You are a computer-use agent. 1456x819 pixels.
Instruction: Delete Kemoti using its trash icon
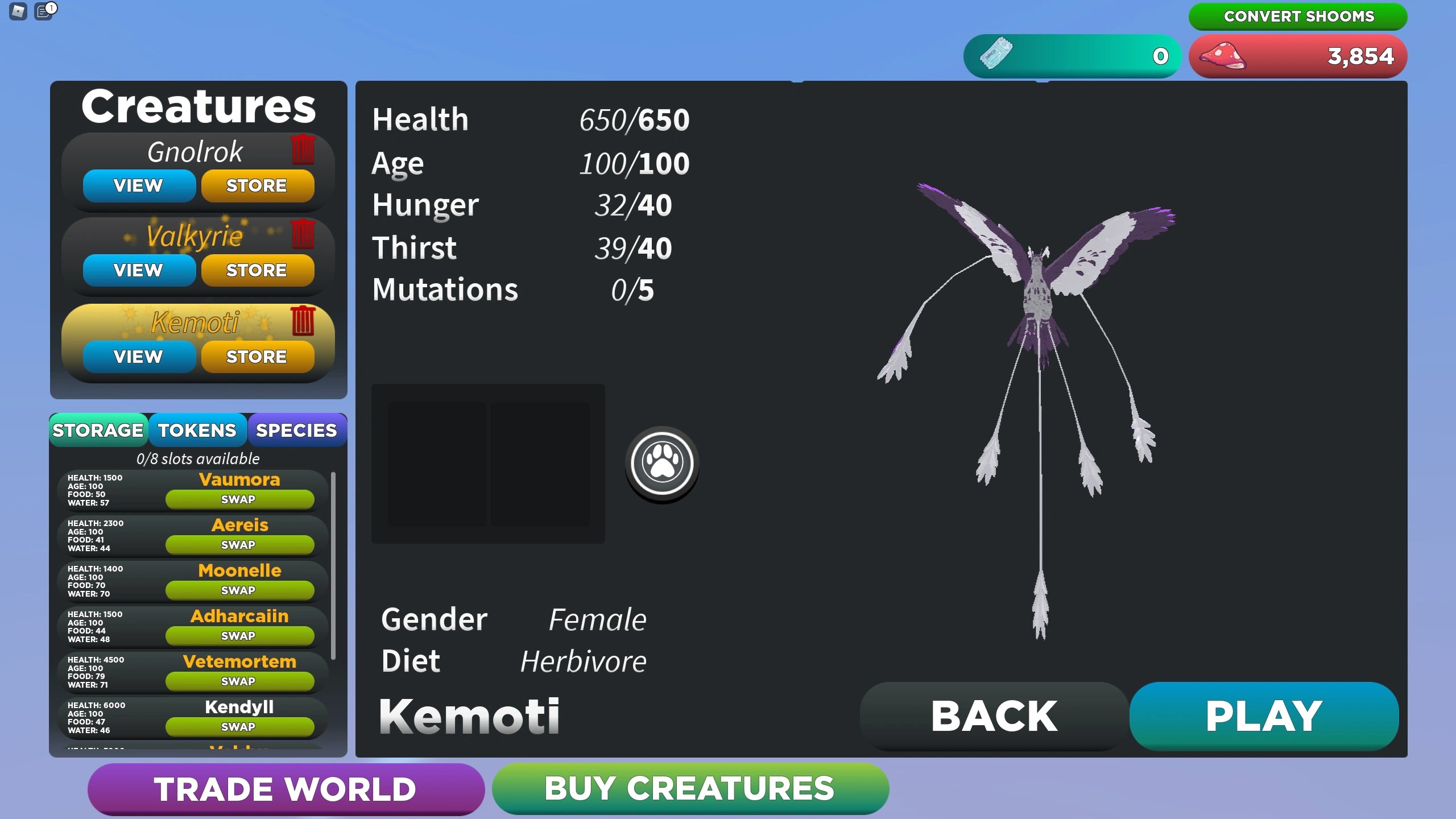tap(303, 322)
